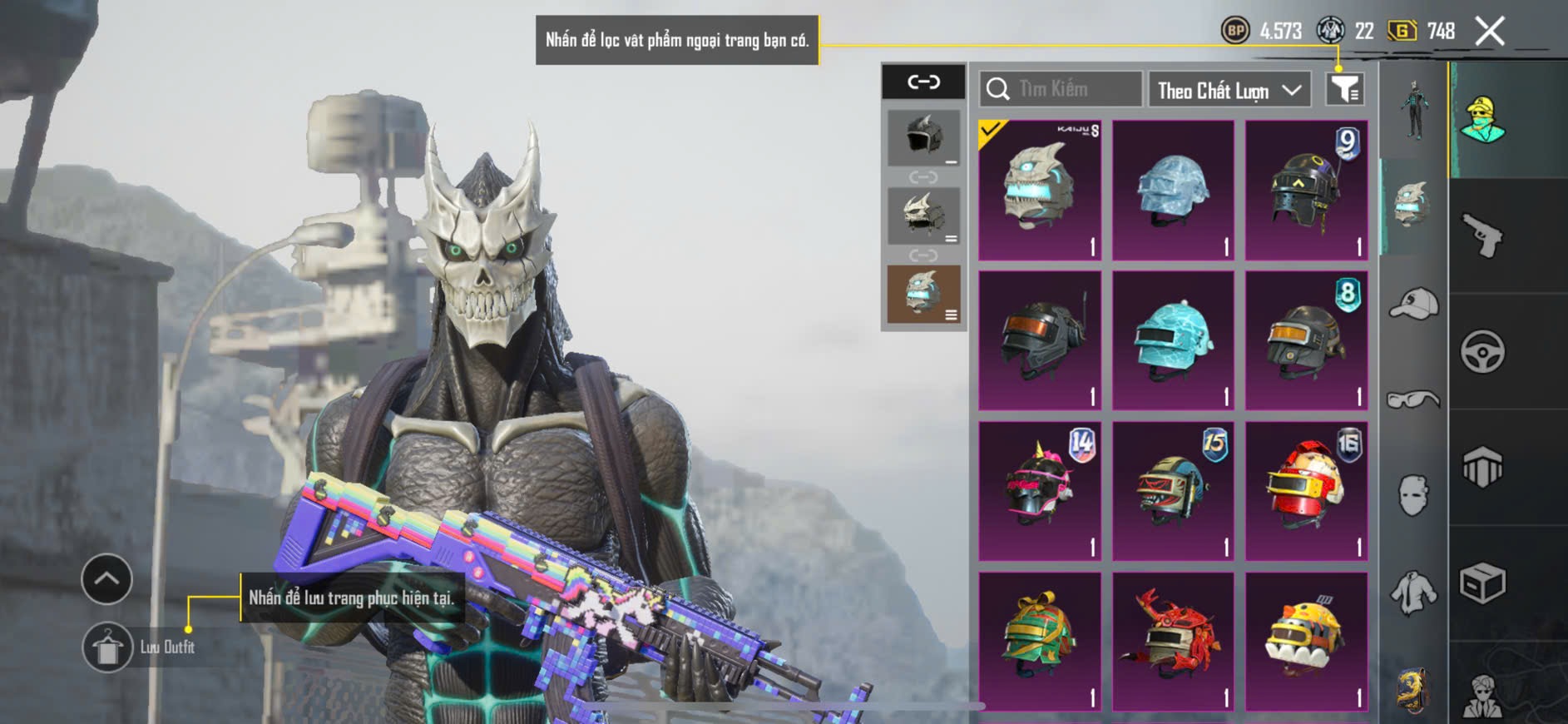Pick the green gift-wrapped helmet
This screenshot has width=1568, height=724.
1040,641
